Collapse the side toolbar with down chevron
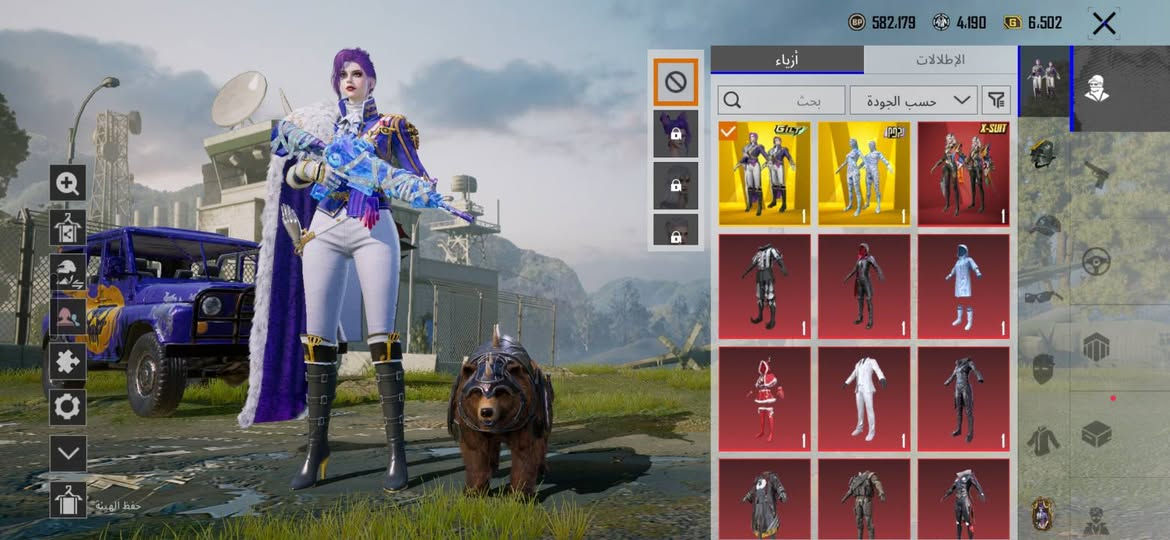1170x540 pixels. coord(68,453)
